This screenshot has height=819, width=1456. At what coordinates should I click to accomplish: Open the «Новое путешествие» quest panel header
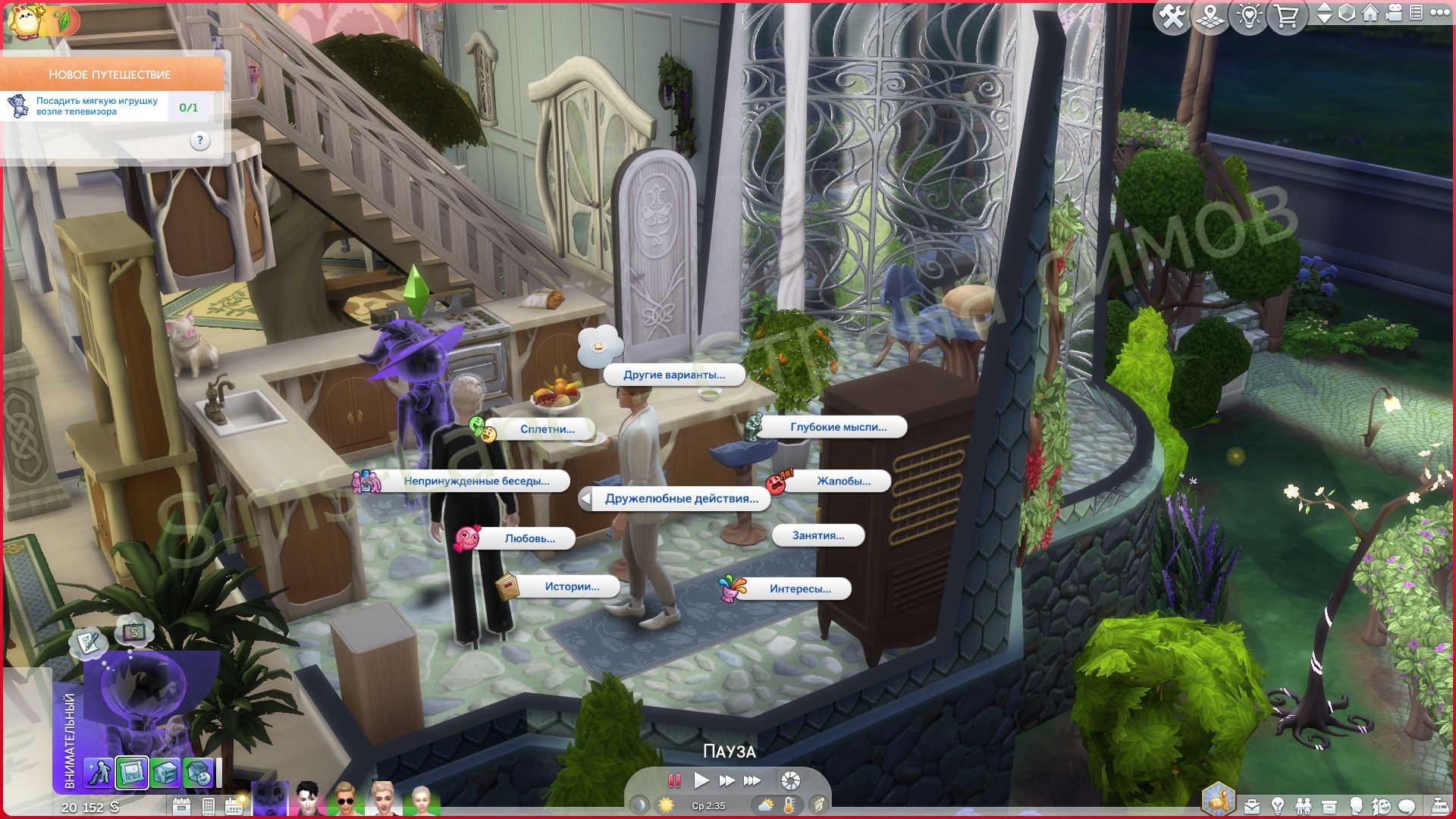[x=111, y=74]
